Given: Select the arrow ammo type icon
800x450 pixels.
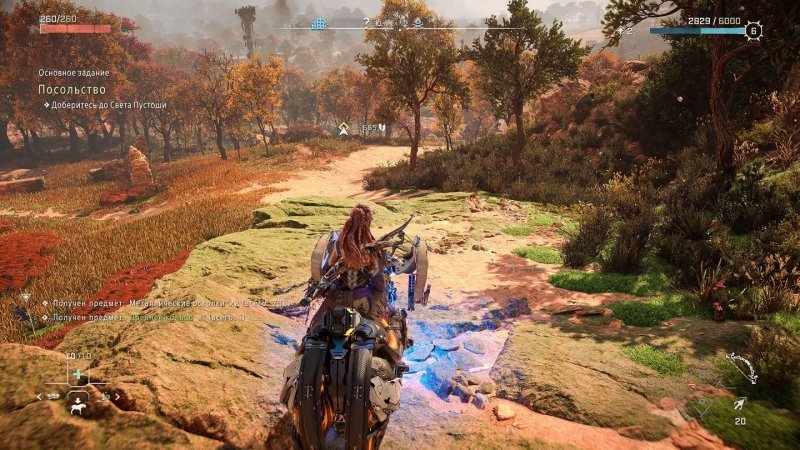Looking at the screenshot, I should (739, 403).
